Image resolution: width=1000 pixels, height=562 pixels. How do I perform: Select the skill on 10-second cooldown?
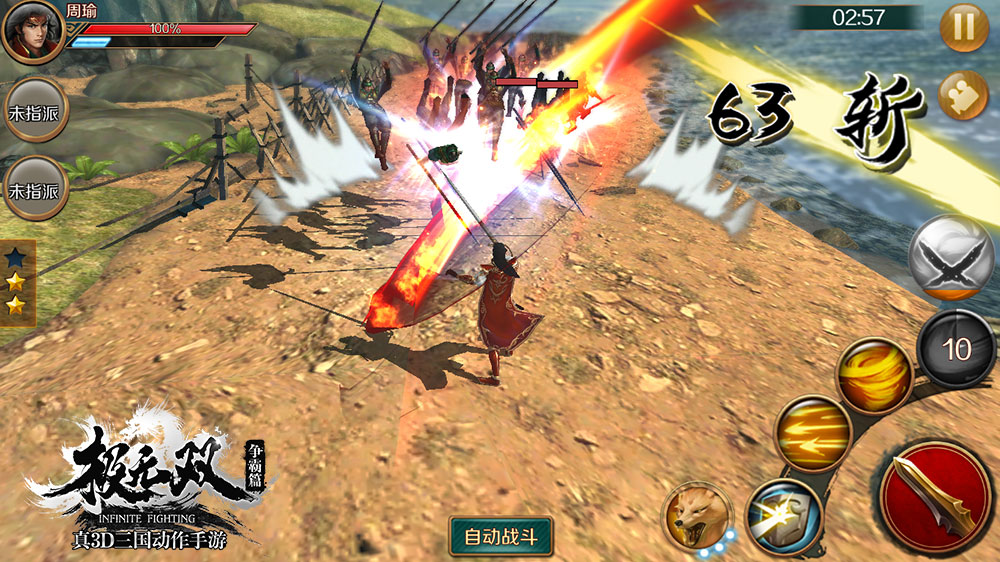coord(956,348)
